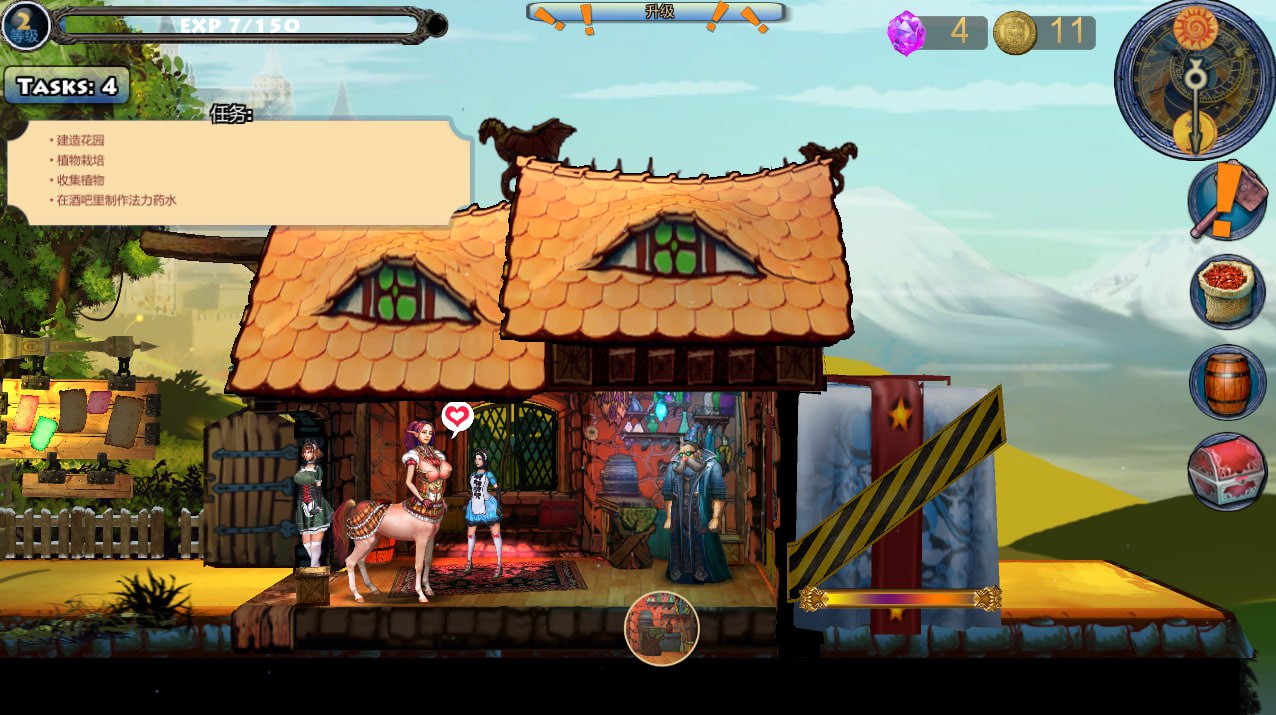Tap the heart speech bubble
The height and width of the screenshot is (715, 1276).
click(457, 416)
